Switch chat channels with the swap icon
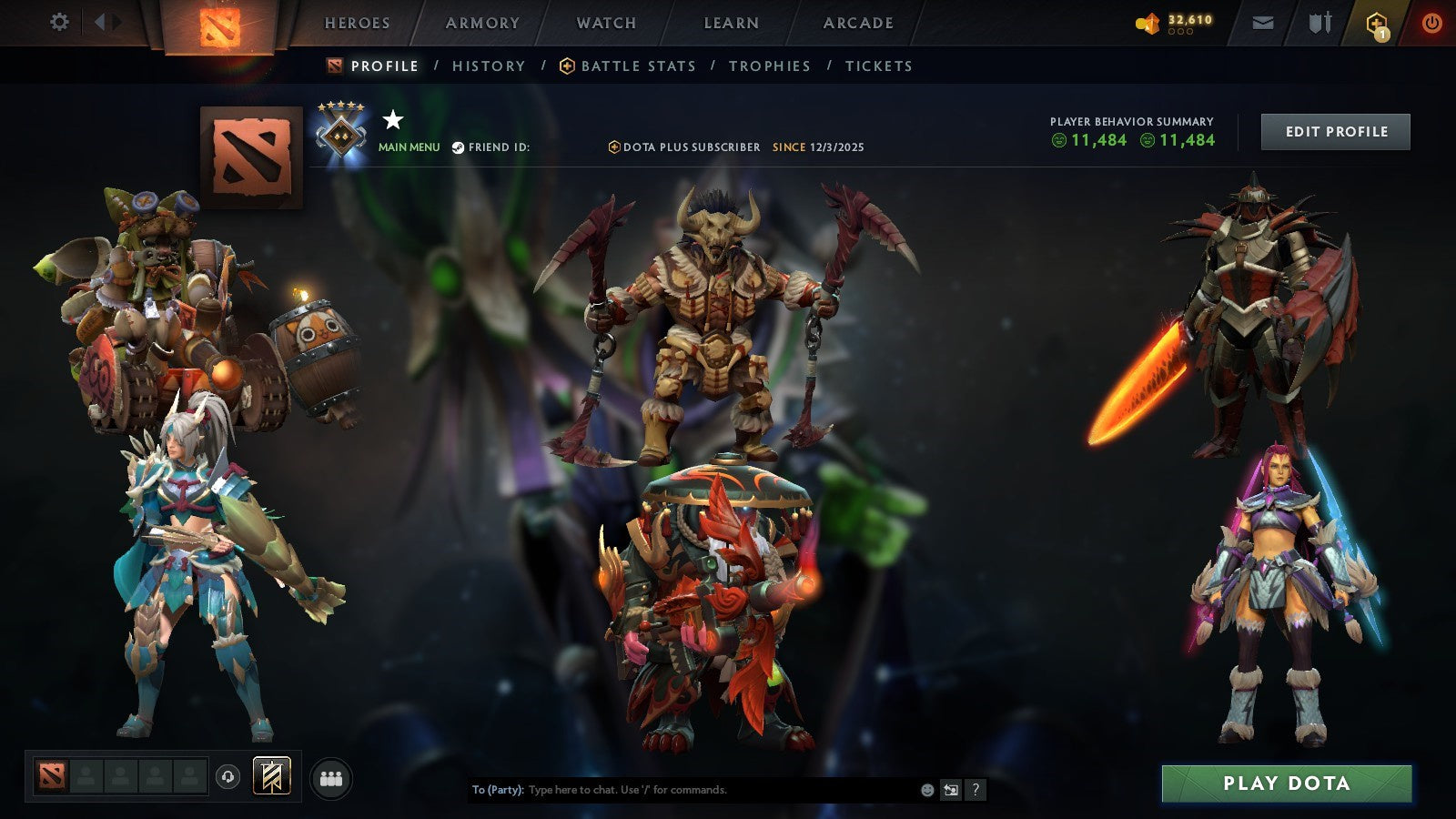 click(949, 790)
